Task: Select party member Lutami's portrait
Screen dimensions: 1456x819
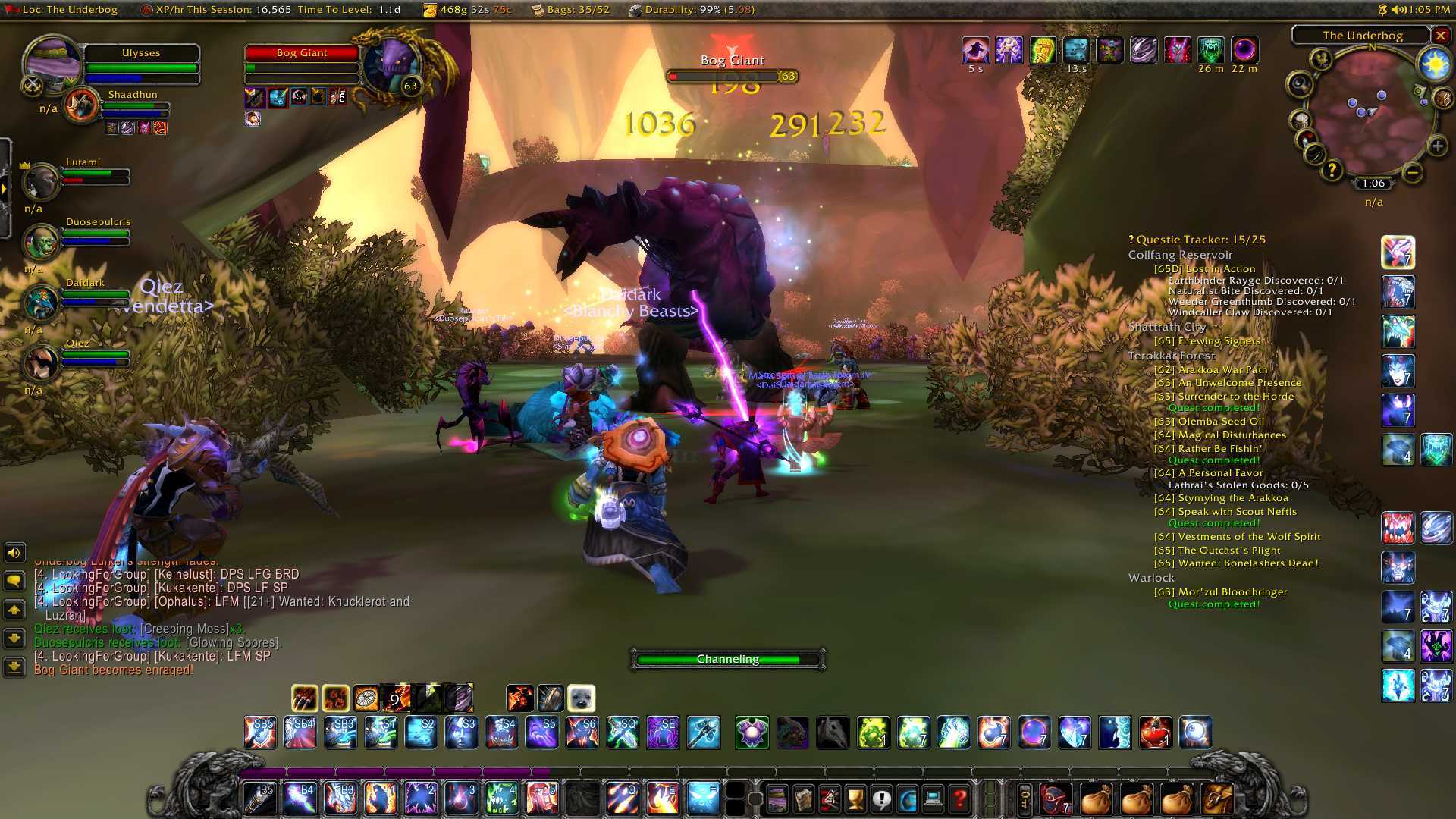Action: point(41,180)
